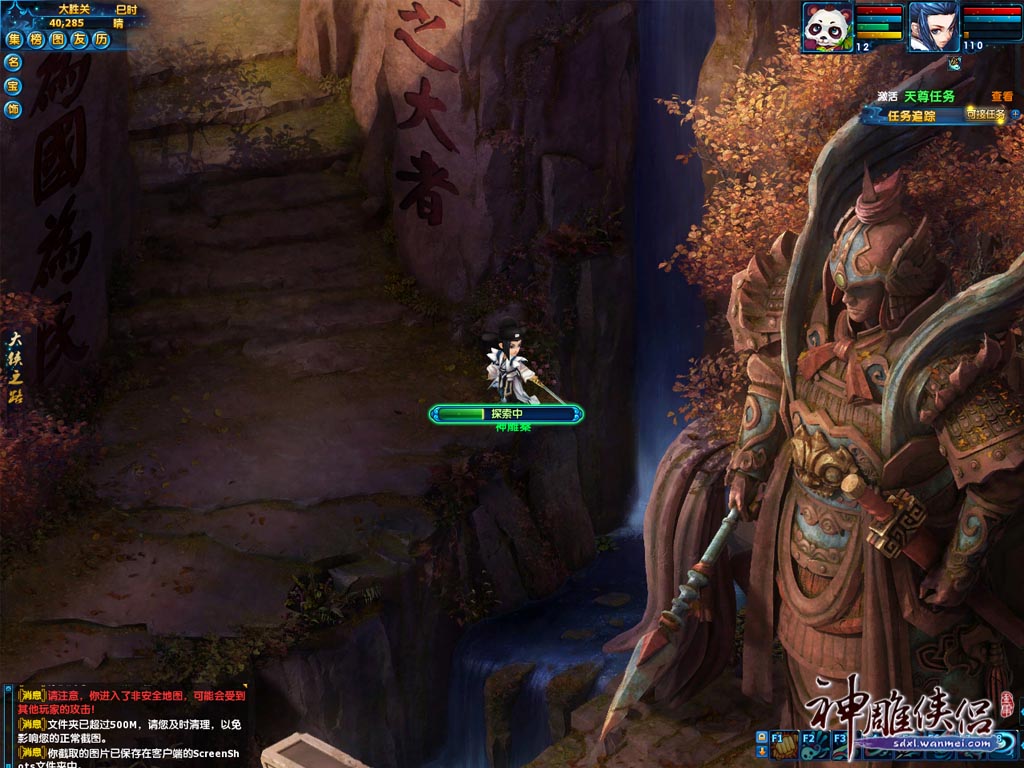
Task: Select the panda pet portrait
Action: pyautogui.click(x=828, y=27)
